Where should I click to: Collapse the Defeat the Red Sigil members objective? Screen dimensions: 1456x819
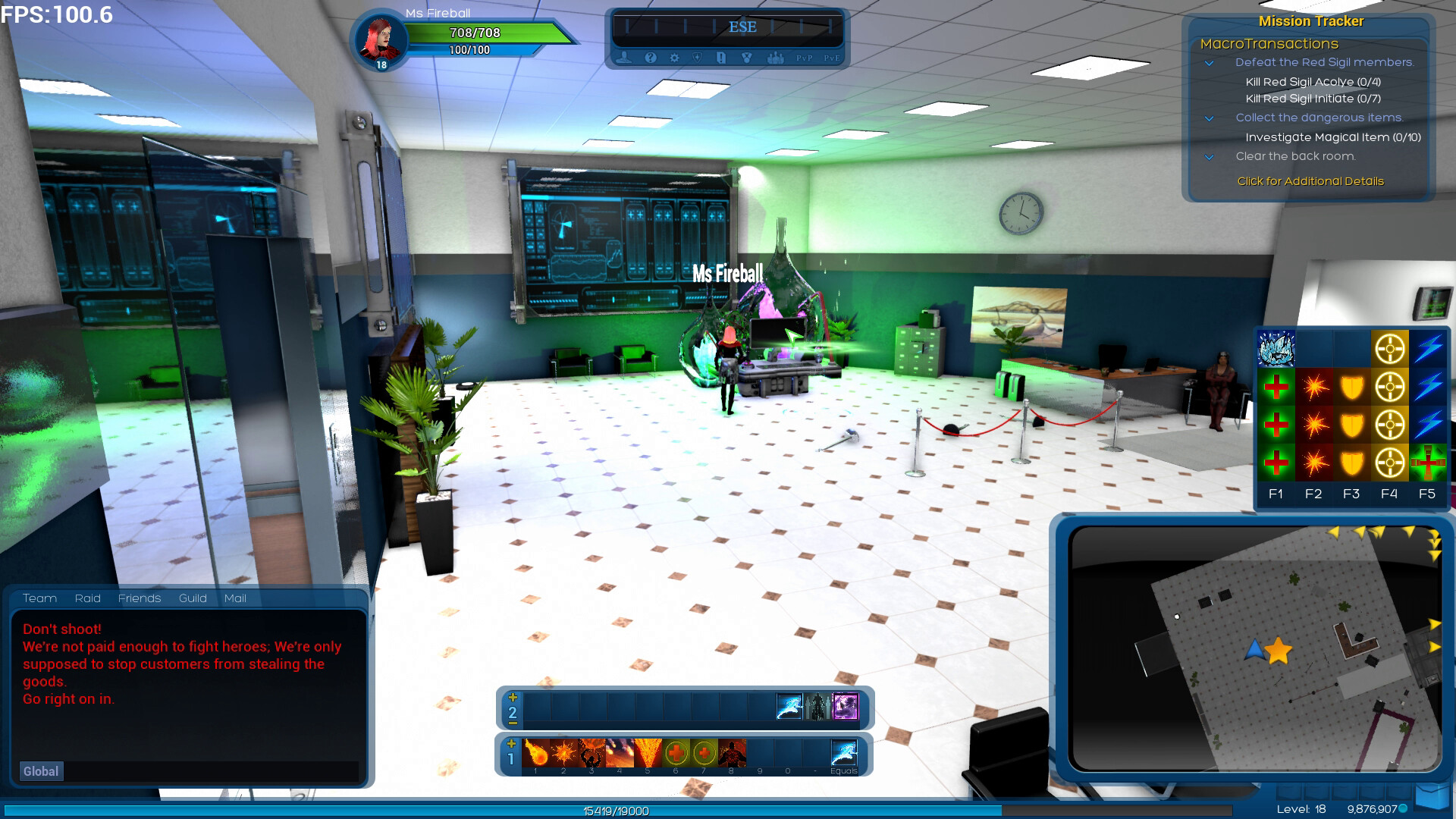(1209, 63)
